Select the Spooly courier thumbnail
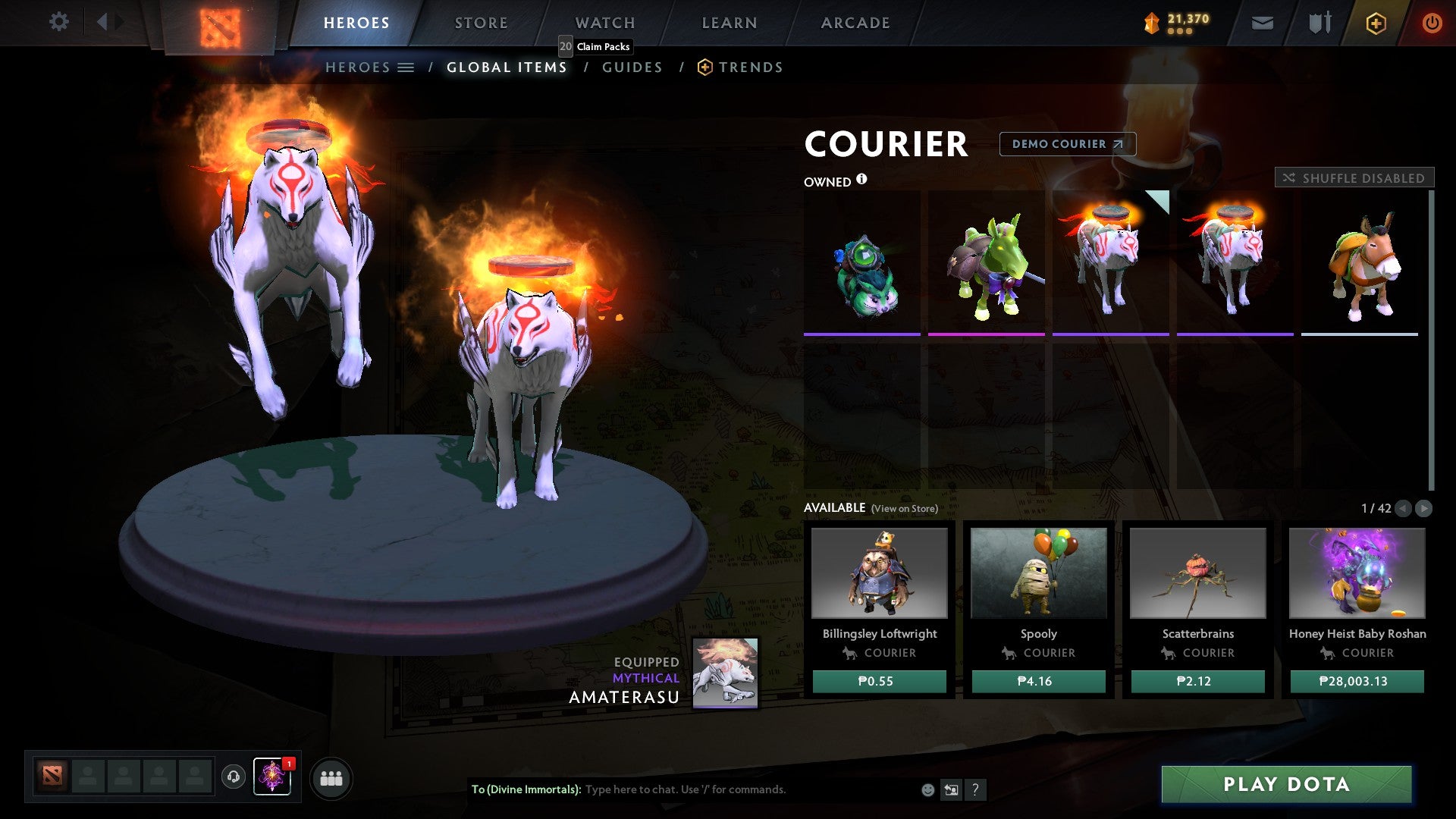 pyautogui.click(x=1039, y=575)
